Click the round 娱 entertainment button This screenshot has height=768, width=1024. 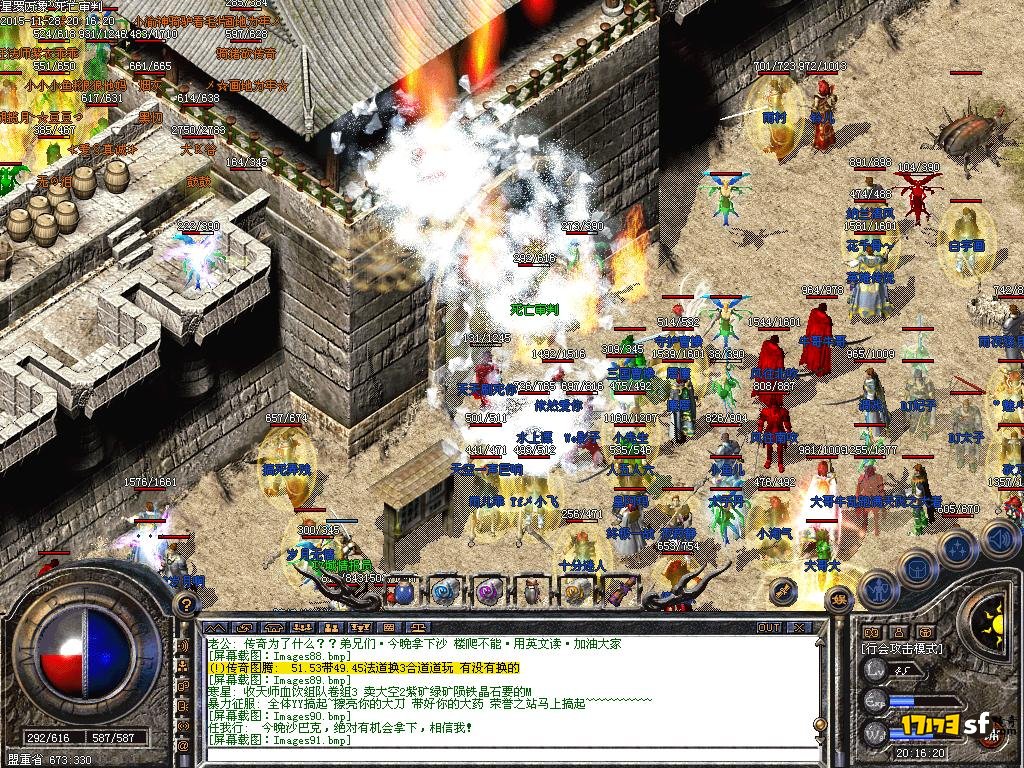[838, 599]
